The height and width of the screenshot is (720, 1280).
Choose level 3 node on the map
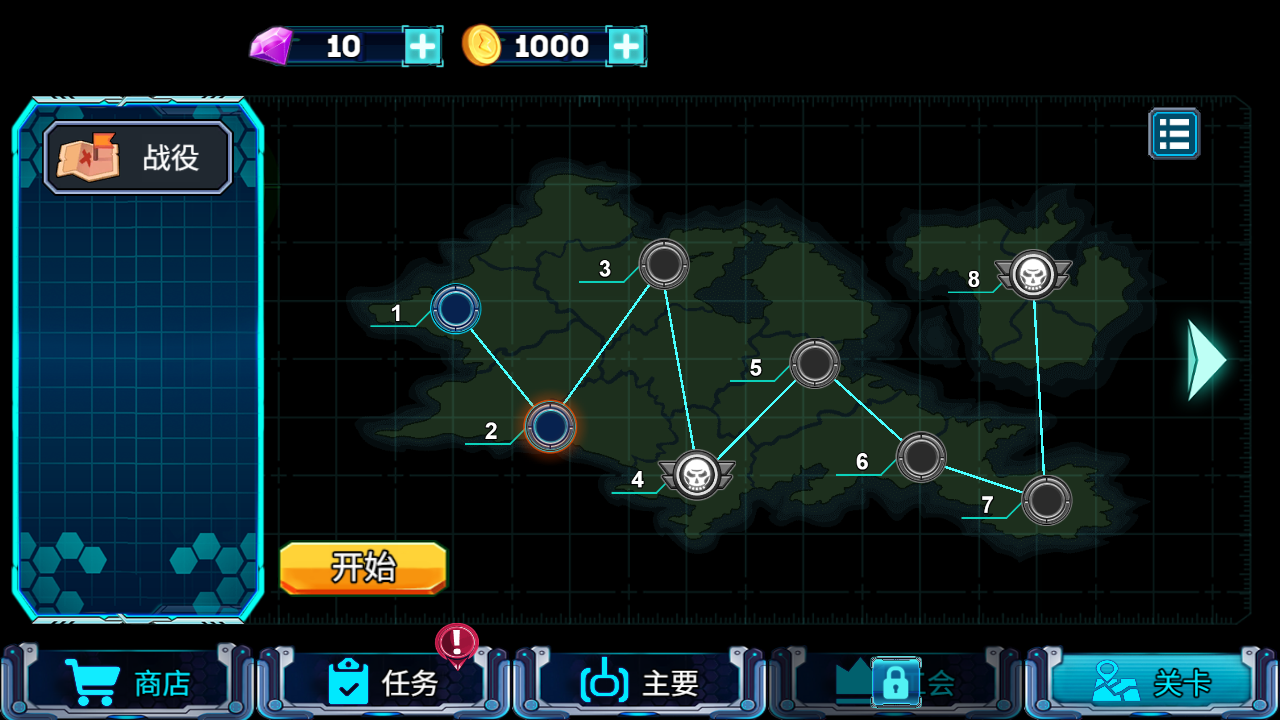click(x=664, y=264)
